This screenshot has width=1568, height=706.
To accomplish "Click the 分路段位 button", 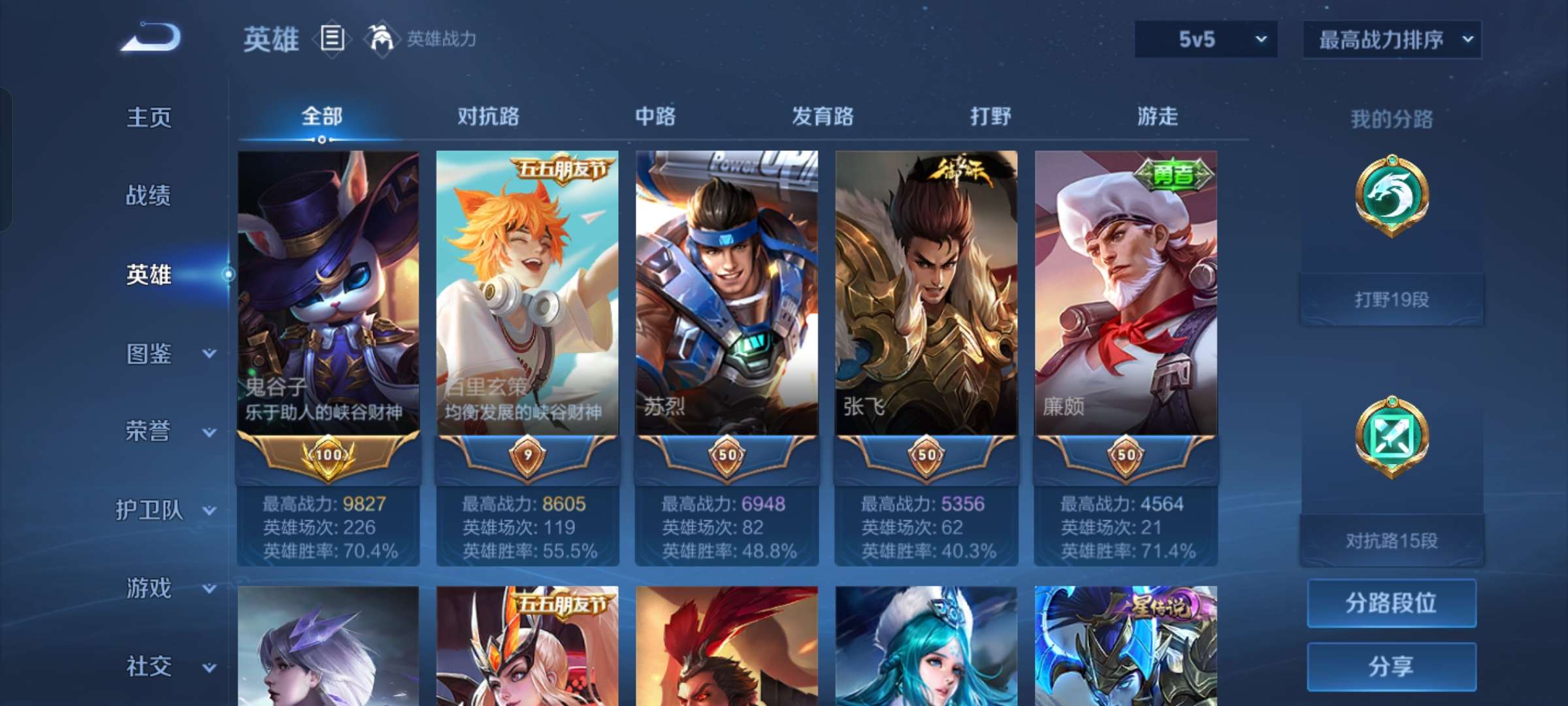I will tap(1391, 604).
